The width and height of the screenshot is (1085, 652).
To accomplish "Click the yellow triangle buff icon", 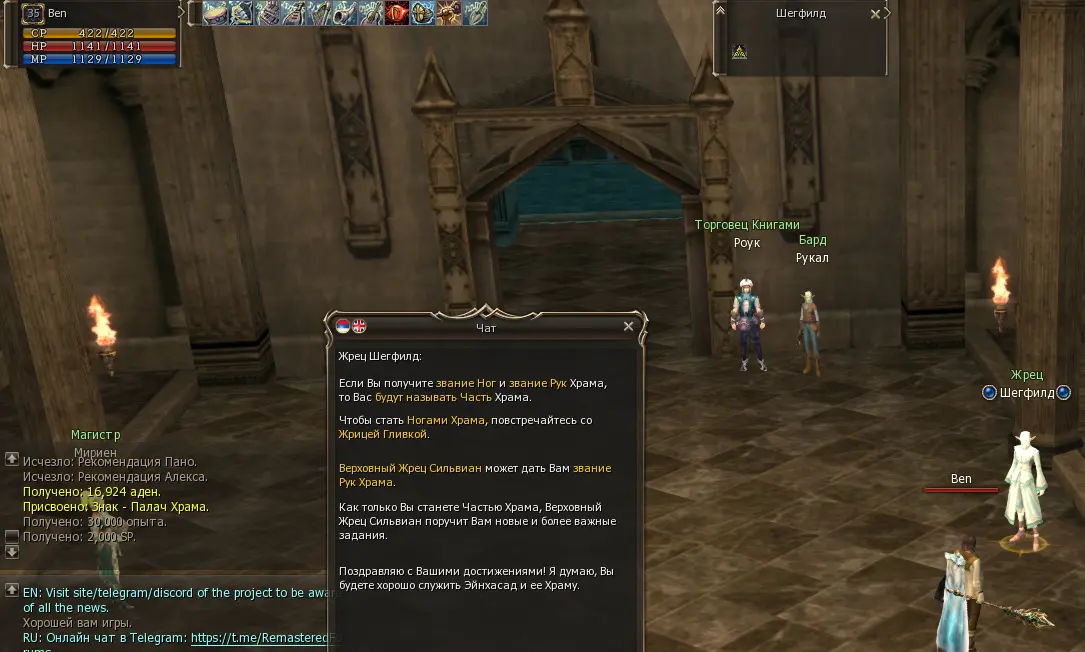I will pos(739,52).
